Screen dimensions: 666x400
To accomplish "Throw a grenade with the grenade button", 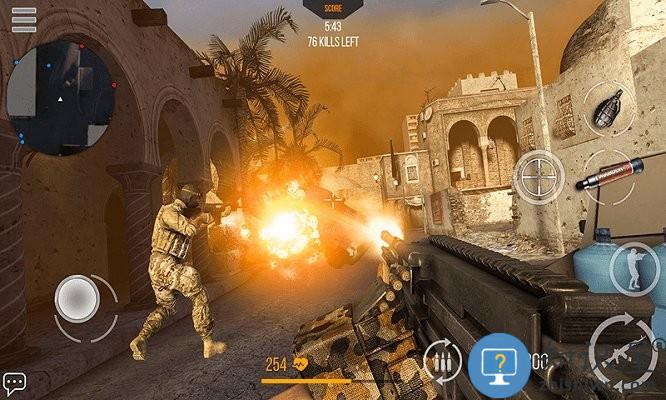I will [607, 108].
